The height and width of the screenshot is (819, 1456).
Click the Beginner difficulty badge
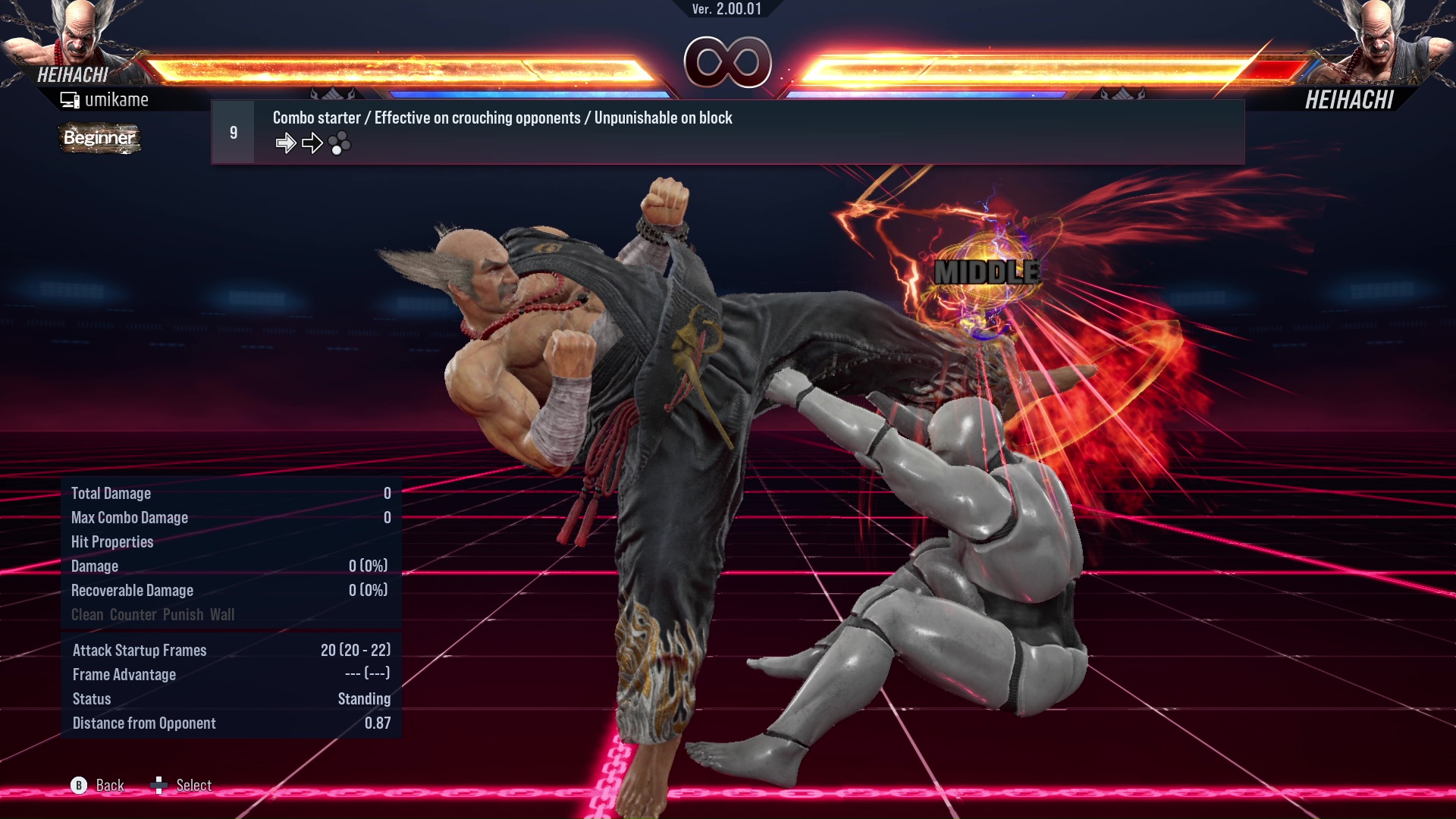99,139
